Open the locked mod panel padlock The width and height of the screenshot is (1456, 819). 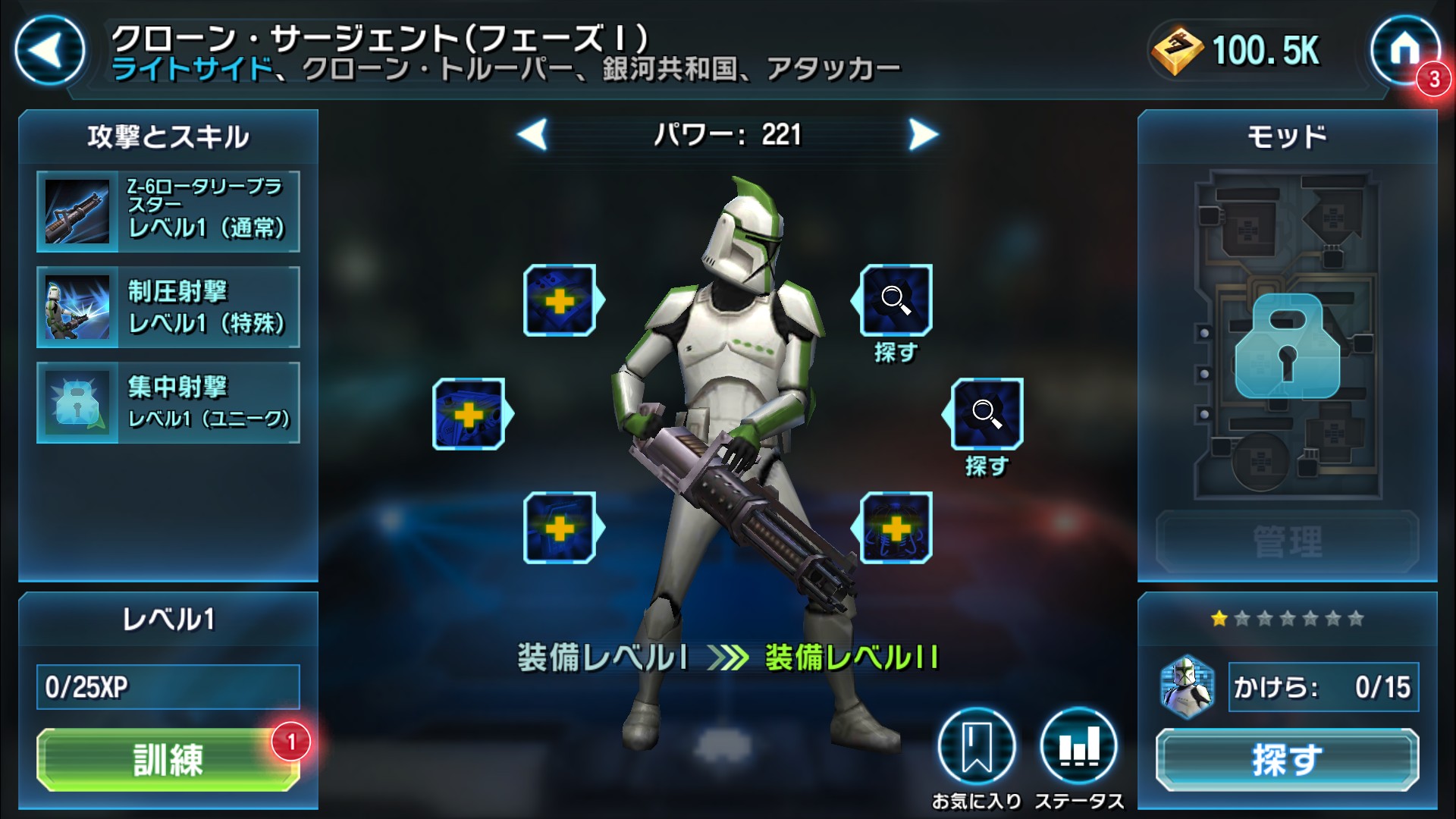tap(1287, 347)
